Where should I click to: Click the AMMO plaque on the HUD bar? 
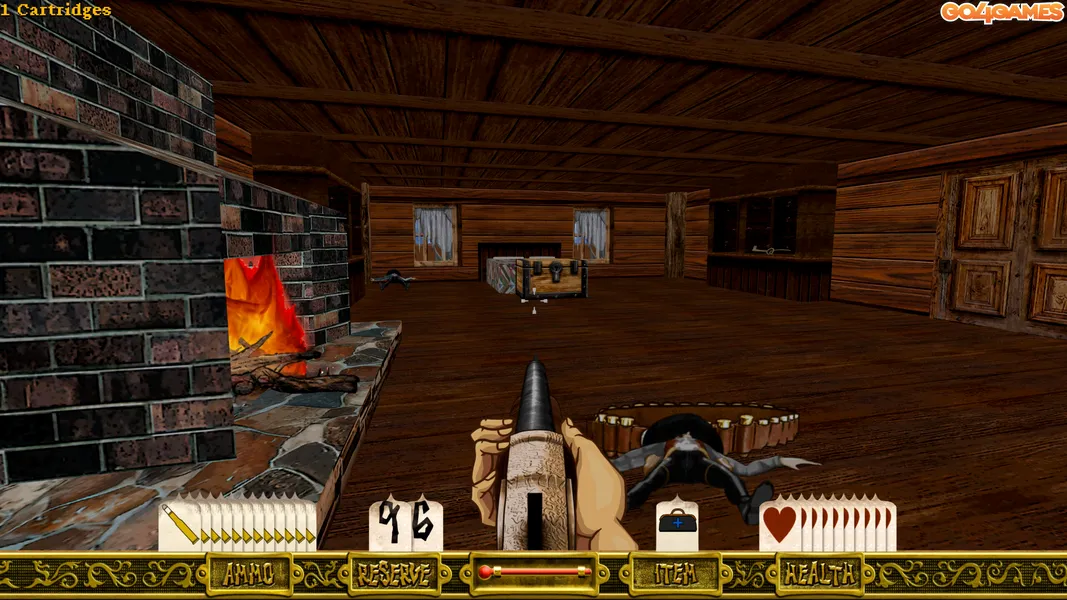249,574
